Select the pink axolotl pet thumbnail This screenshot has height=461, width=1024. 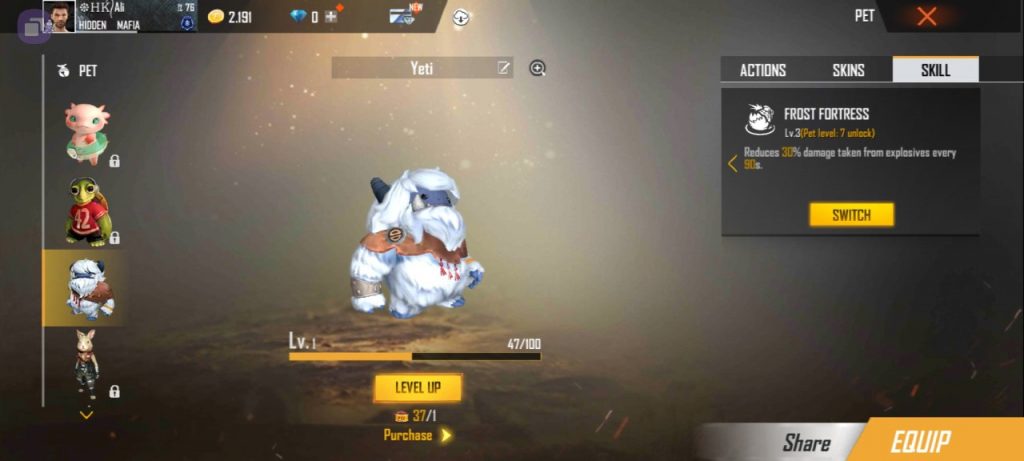pos(86,131)
